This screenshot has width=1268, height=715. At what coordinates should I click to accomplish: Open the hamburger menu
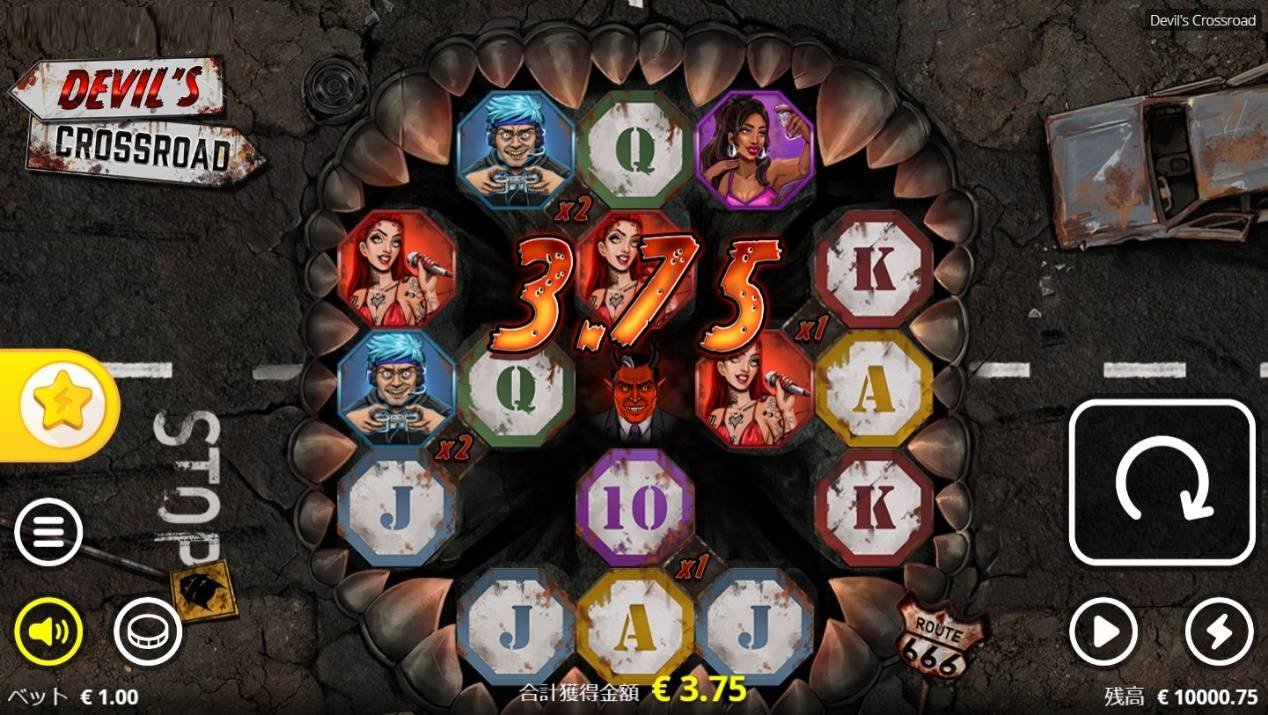pos(48,533)
